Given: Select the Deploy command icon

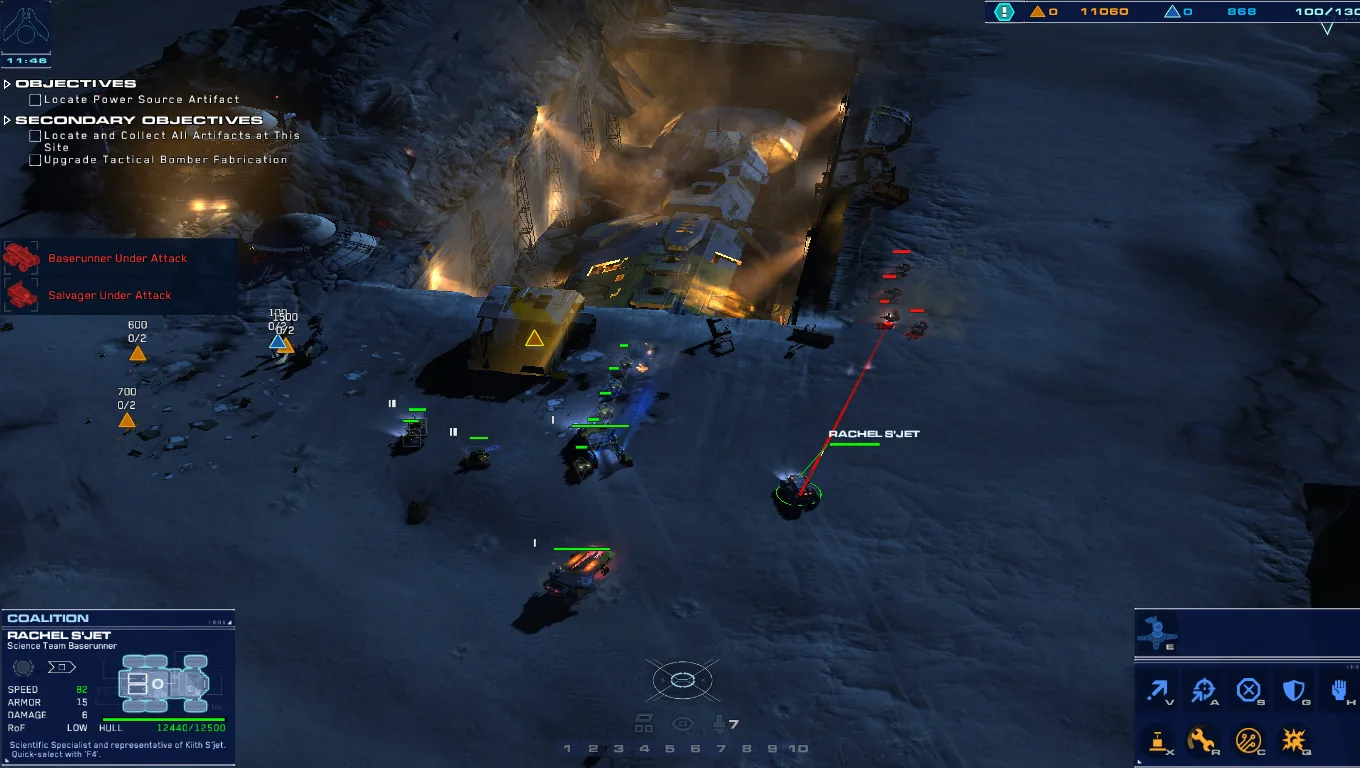Looking at the screenshot, I should [1157, 743].
